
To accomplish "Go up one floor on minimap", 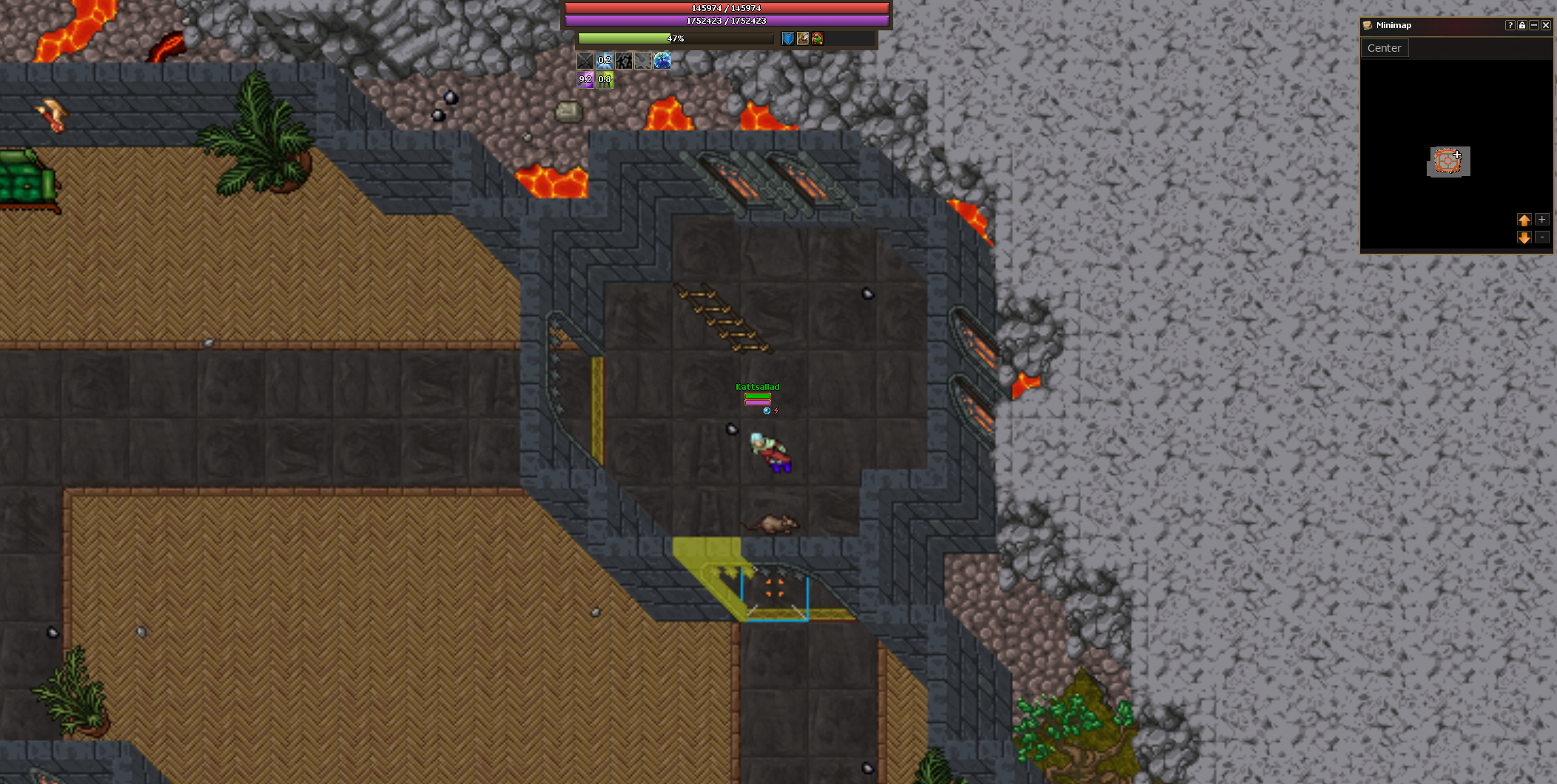I will coord(1524,220).
